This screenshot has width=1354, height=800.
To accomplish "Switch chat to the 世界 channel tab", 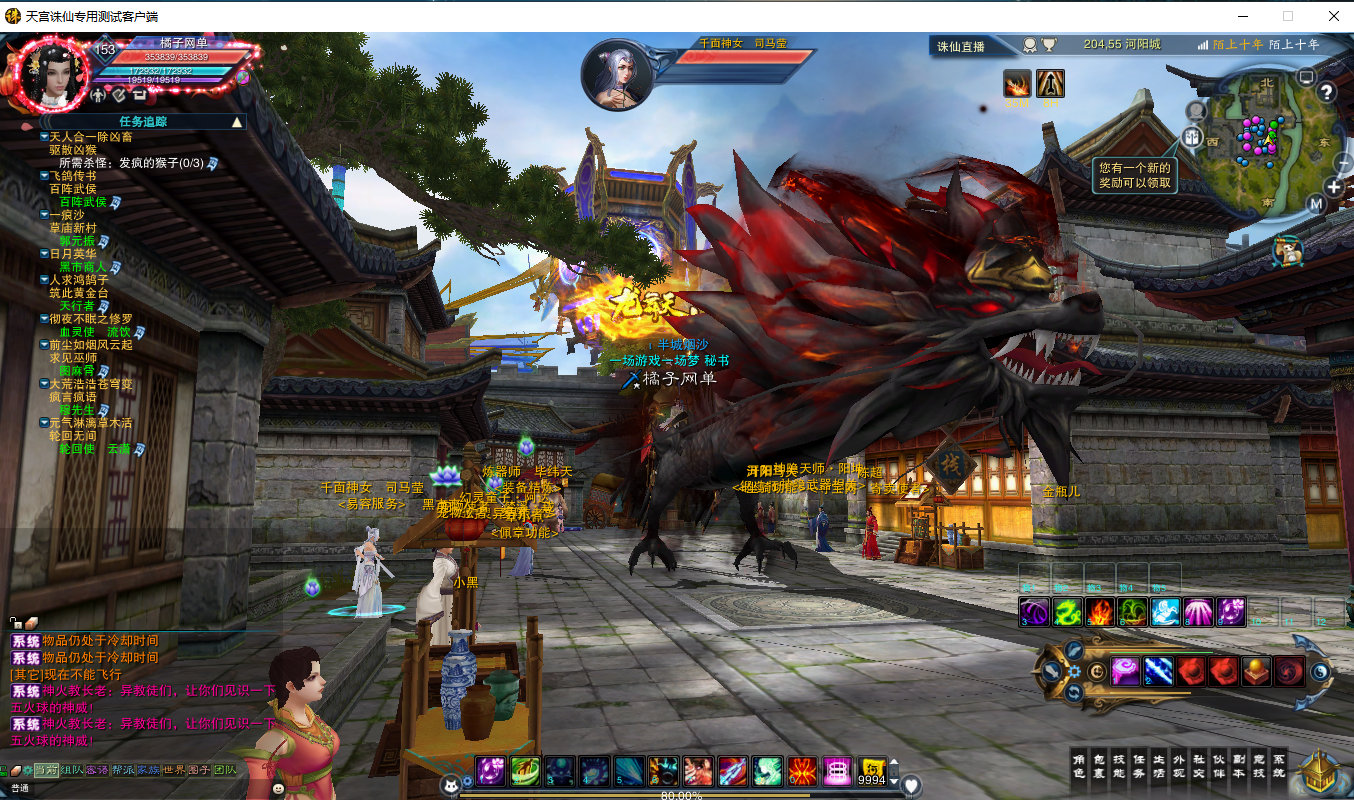I will [x=174, y=770].
